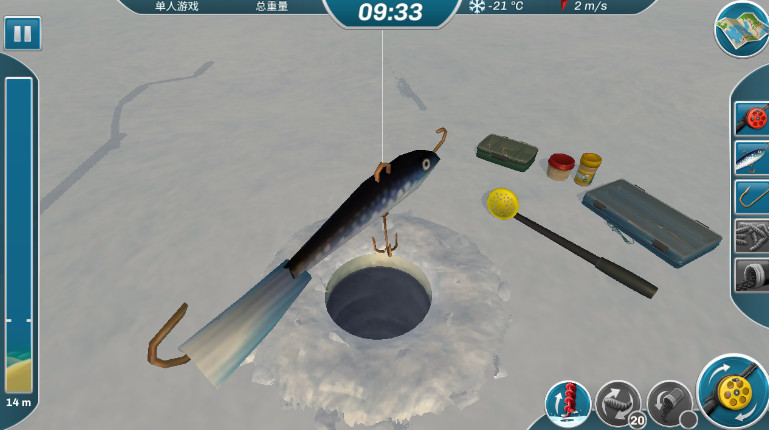769x430 pixels.
Task: Select the fishing line spool slot
Action: point(751,274)
